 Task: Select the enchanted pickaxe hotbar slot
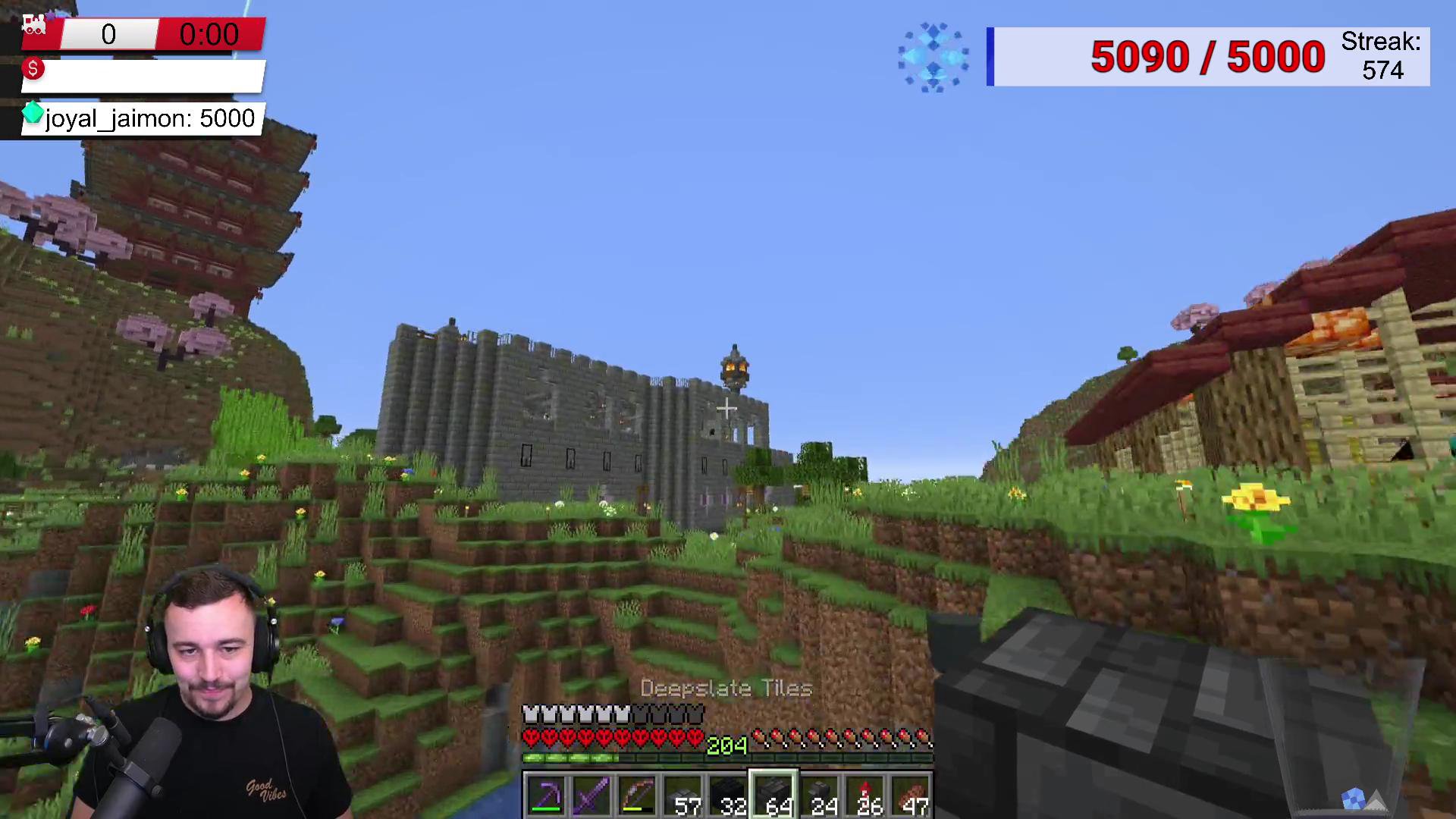pyautogui.click(x=546, y=795)
